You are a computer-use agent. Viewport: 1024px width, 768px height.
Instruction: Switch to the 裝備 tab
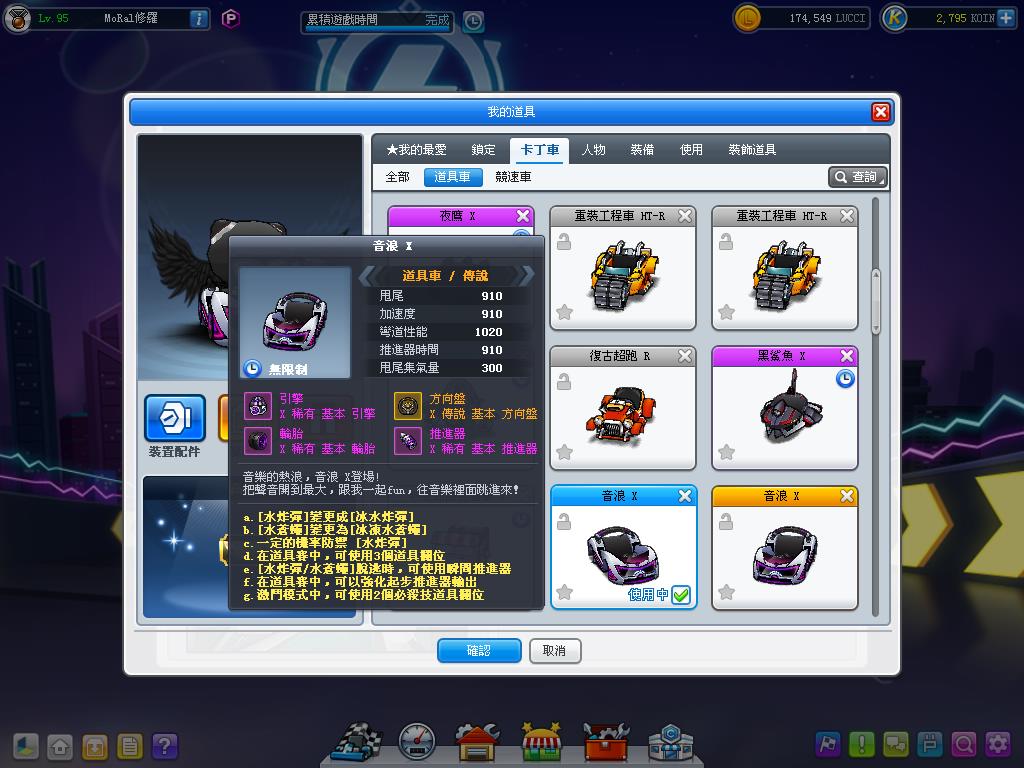642,150
